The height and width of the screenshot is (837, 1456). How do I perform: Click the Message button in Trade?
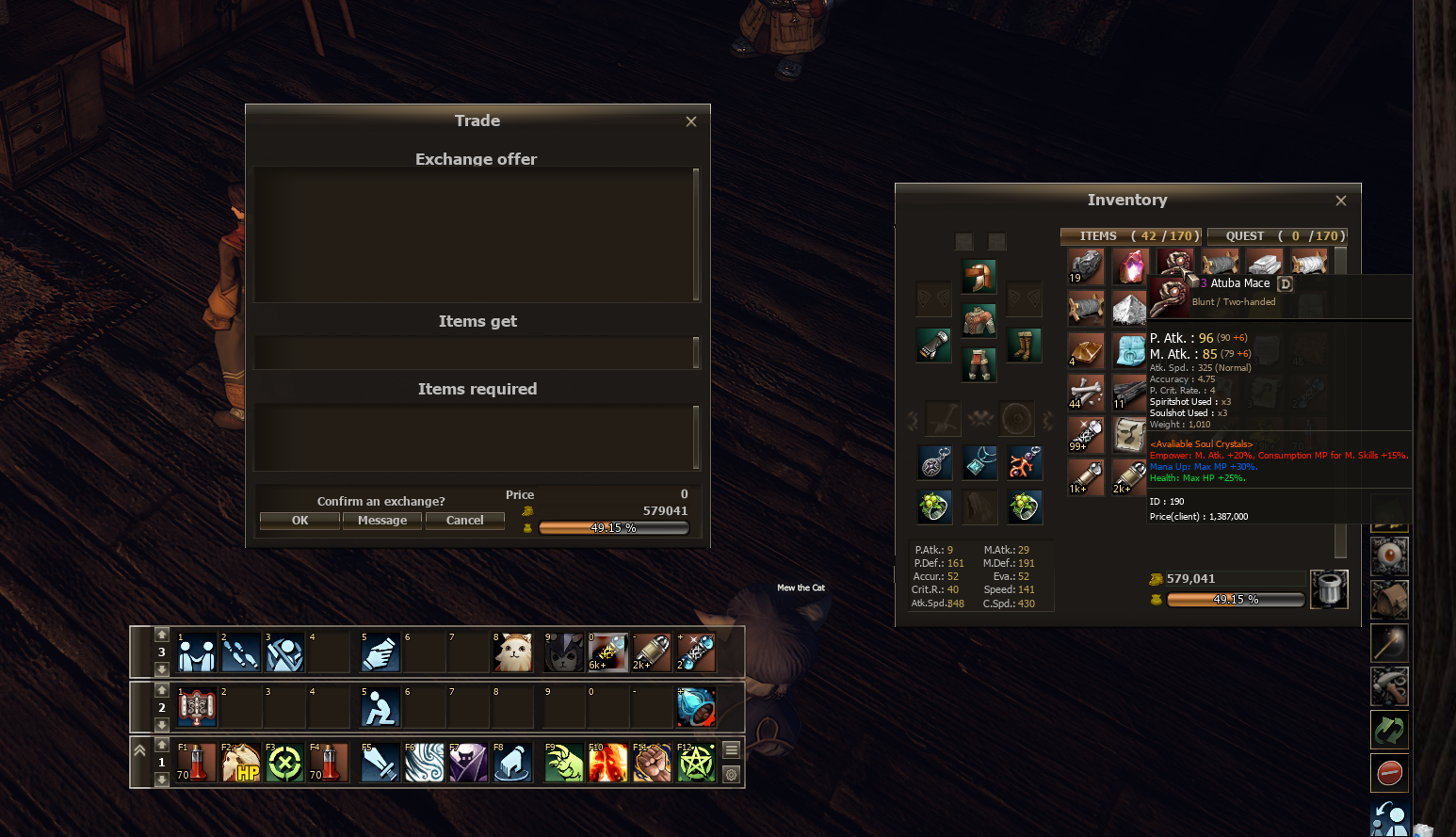[382, 521]
